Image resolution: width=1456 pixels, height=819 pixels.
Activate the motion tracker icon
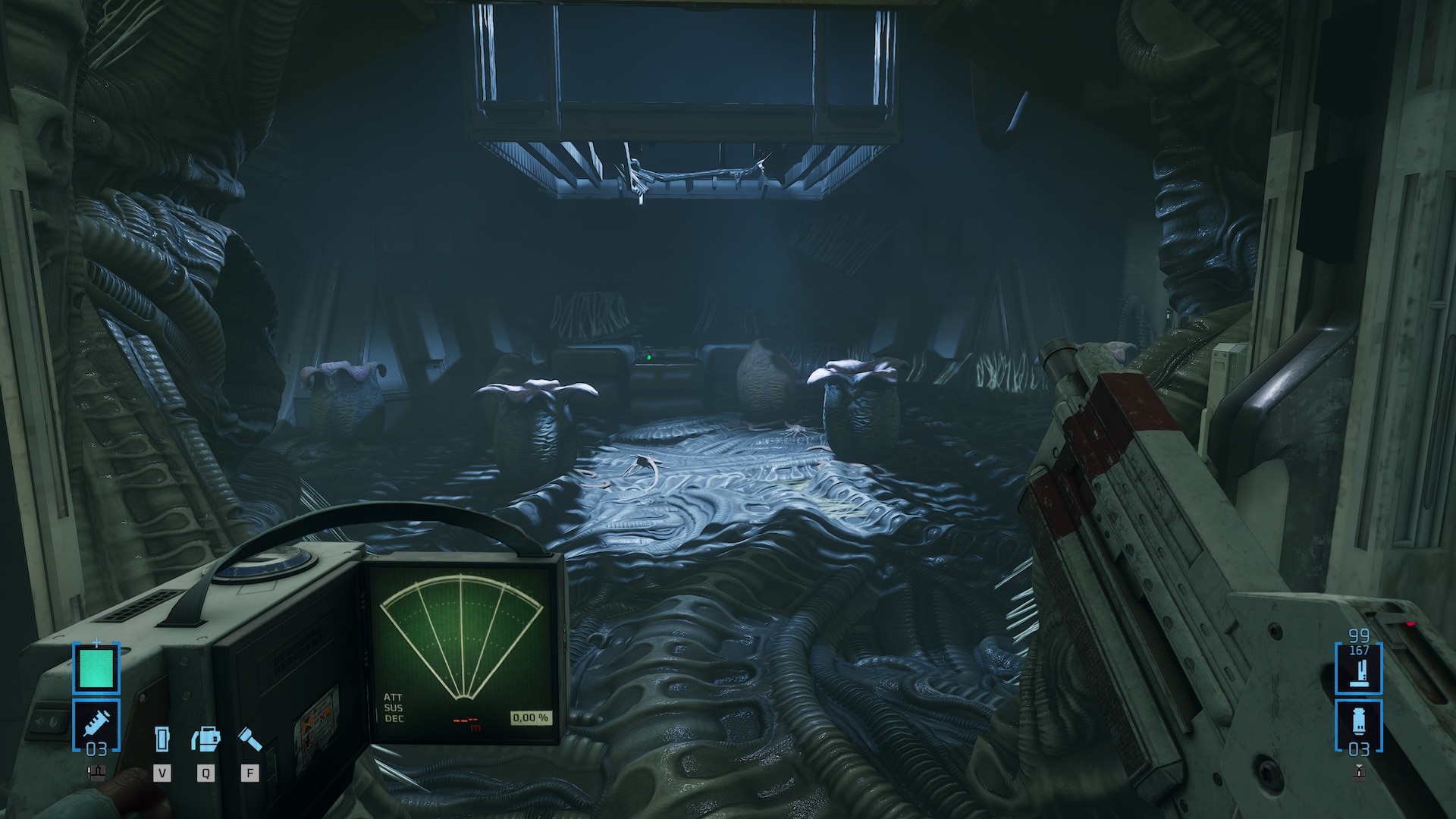(x=206, y=739)
